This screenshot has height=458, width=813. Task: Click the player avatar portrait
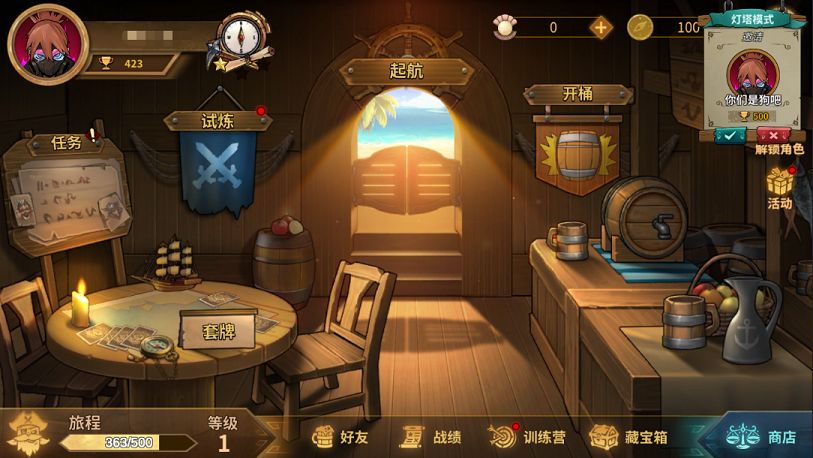(x=48, y=43)
